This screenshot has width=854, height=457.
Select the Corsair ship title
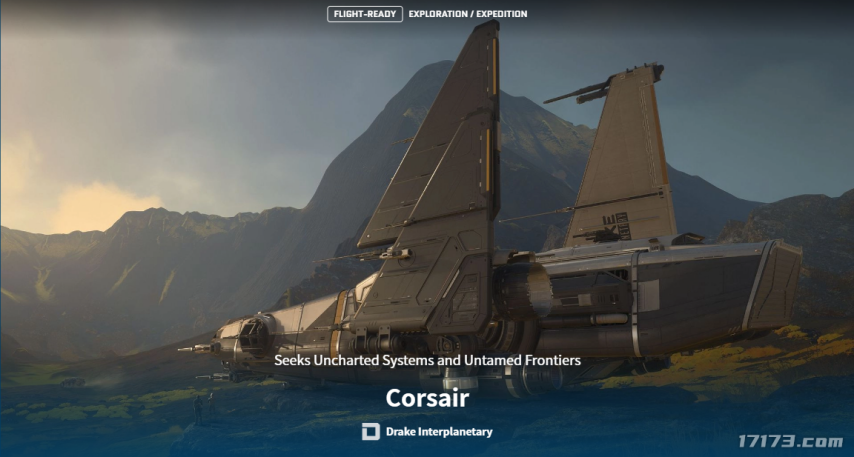(427, 397)
